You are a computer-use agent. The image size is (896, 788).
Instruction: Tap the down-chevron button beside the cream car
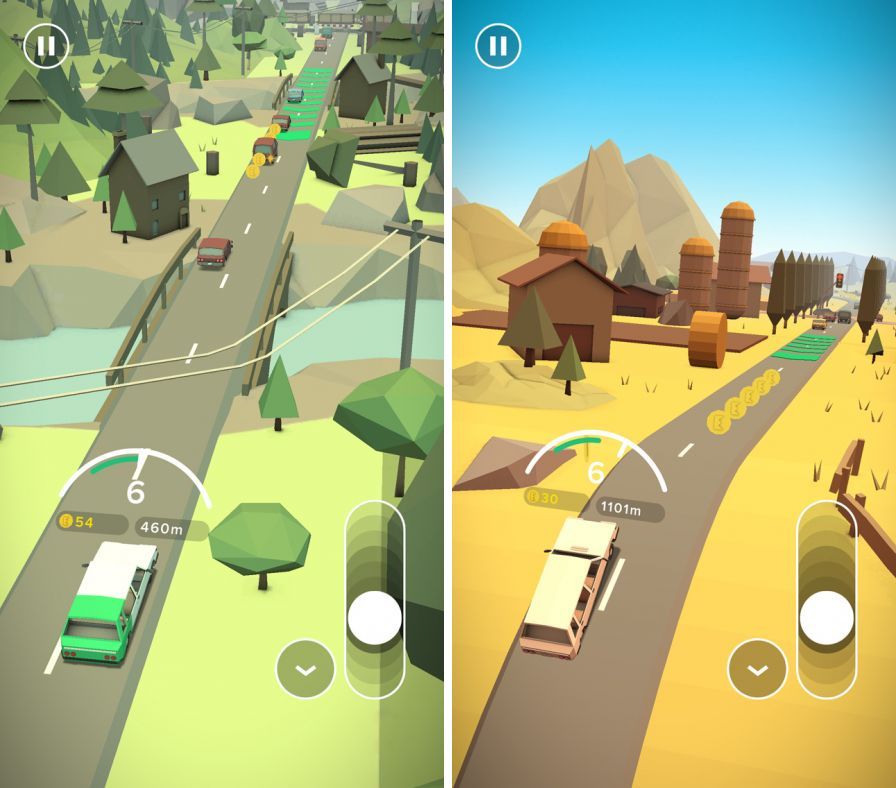757,668
